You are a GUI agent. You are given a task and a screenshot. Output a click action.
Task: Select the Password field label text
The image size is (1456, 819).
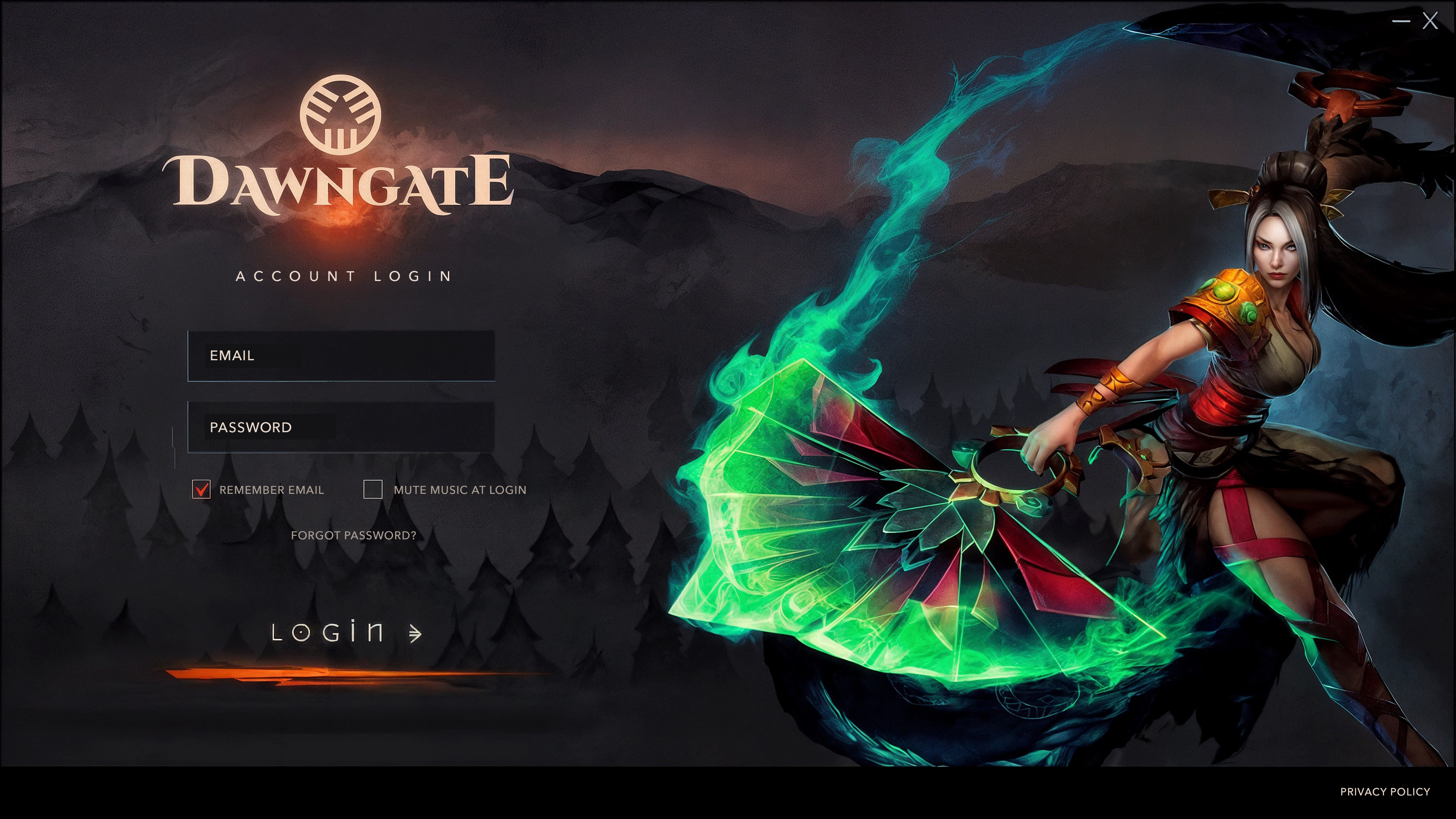pyautogui.click(x=251, y=427)
